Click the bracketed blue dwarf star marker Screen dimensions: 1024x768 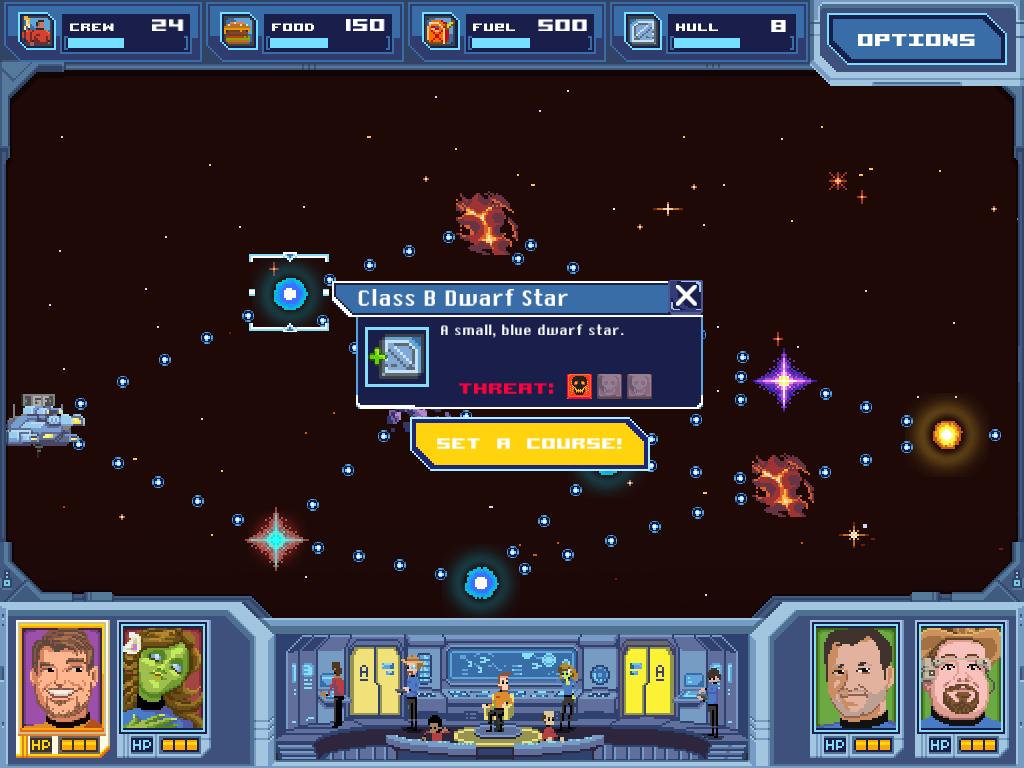coord(289,293)
